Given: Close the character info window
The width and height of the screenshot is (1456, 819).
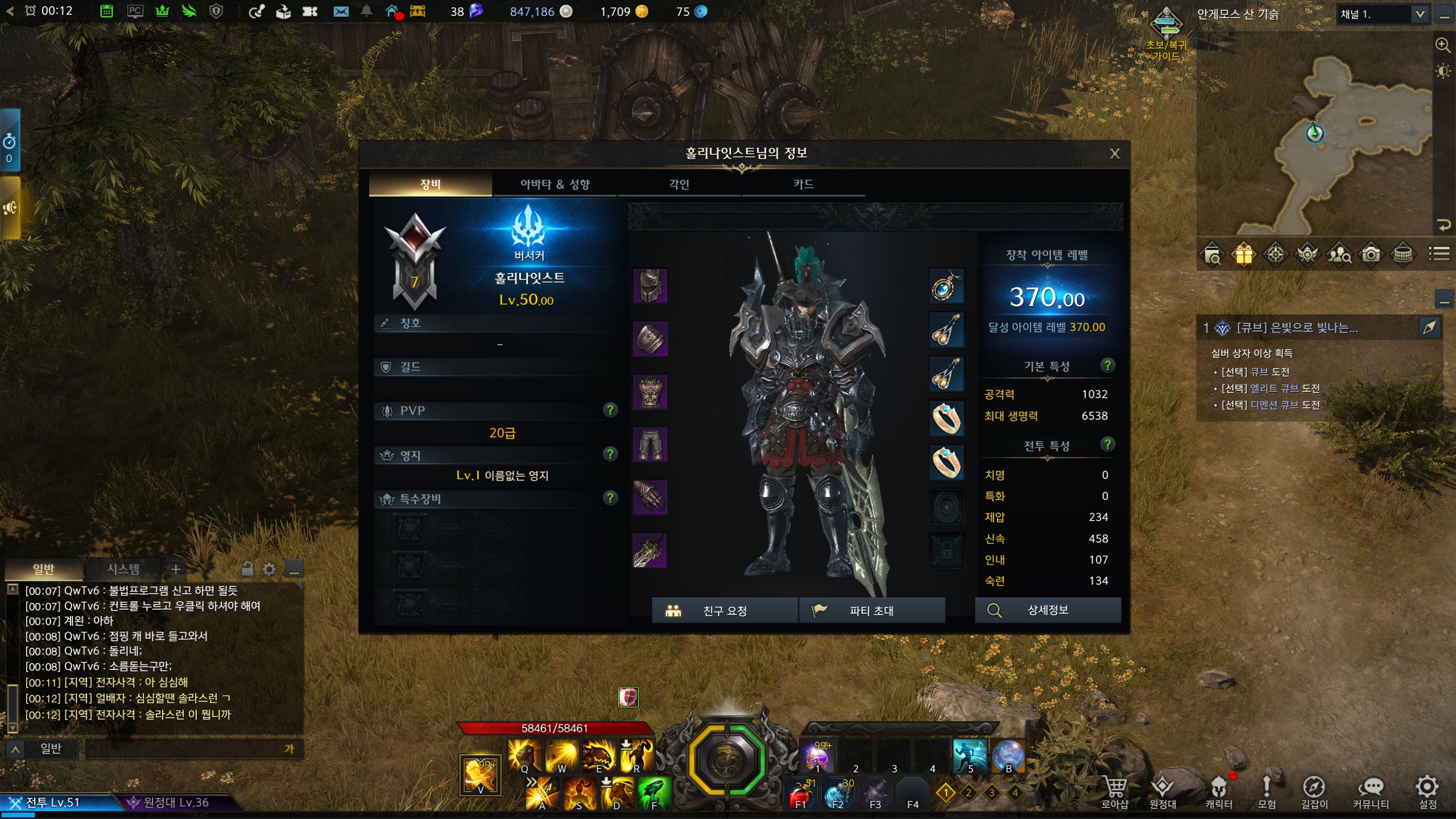Looking at the screenshot, I should [x=1114, y=154].
